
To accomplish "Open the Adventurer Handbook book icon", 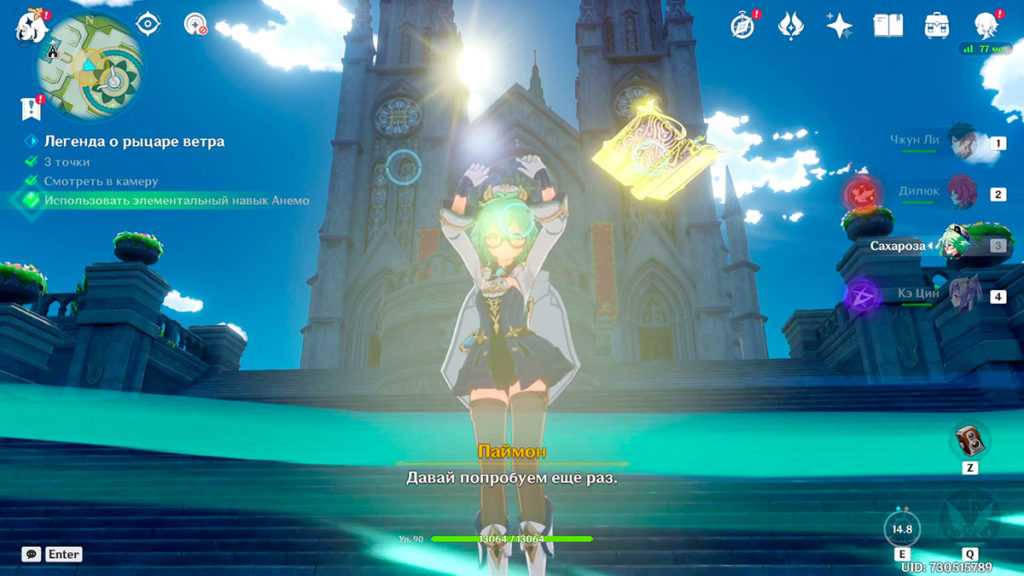I will click(888, 25).
